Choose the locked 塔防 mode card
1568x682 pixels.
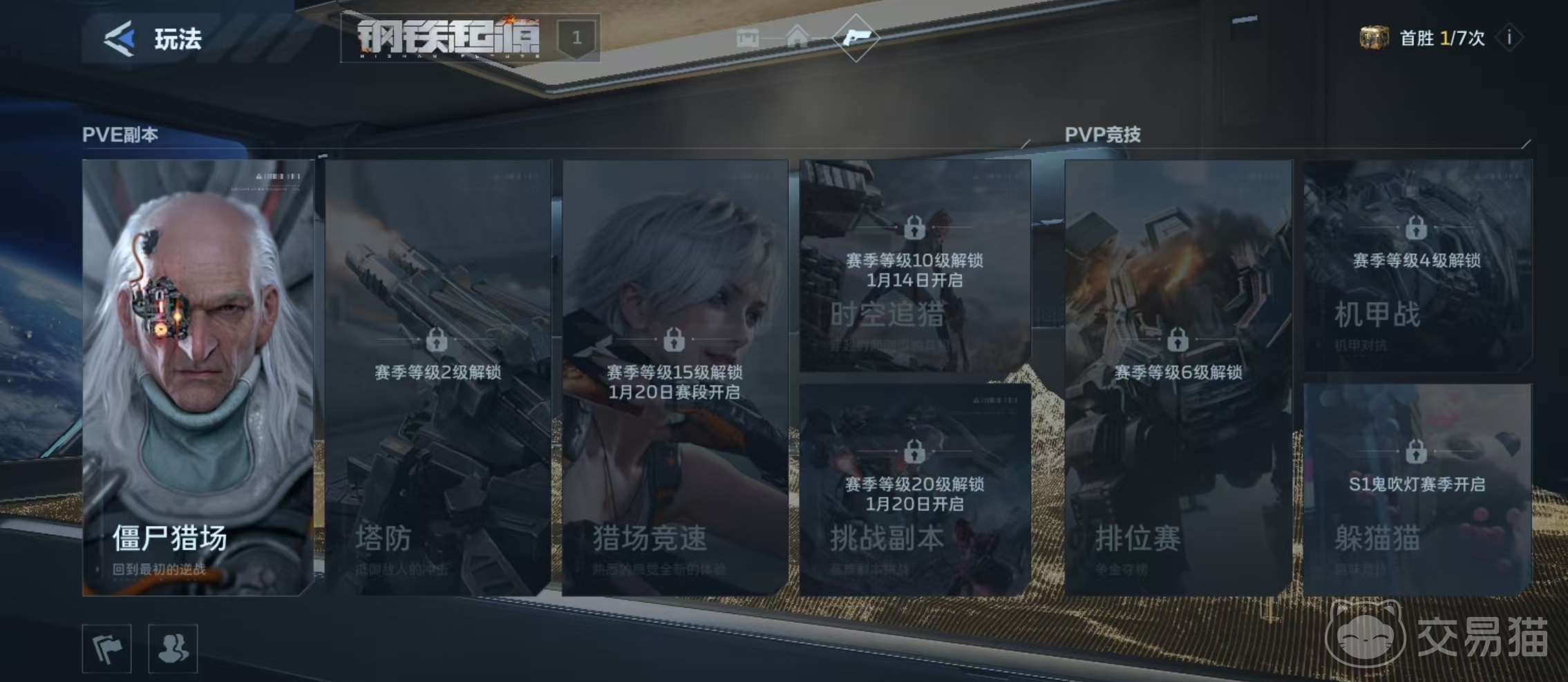(x=438, y=377)
